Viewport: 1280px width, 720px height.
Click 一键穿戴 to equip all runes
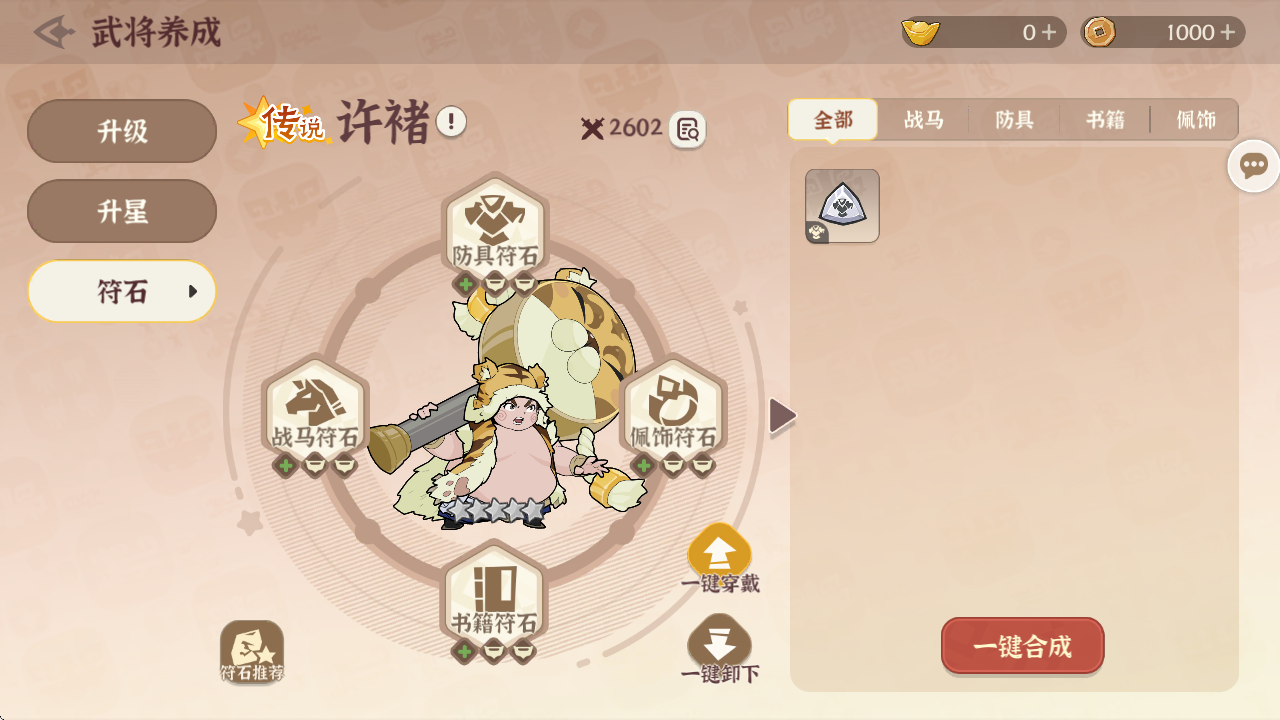point(720,558)
